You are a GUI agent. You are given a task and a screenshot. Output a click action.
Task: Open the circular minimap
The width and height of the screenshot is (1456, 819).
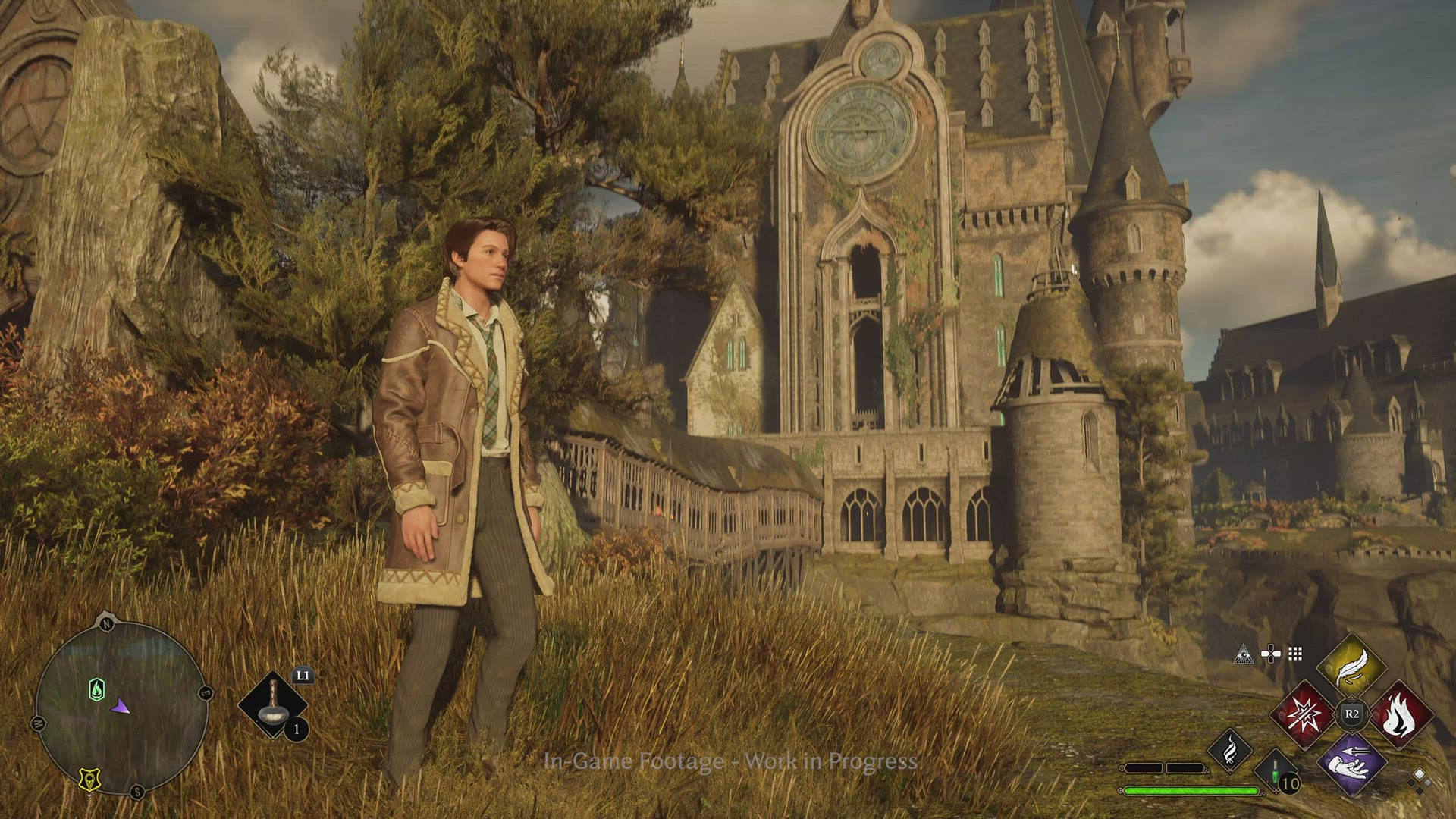click(x=121, y=707)
